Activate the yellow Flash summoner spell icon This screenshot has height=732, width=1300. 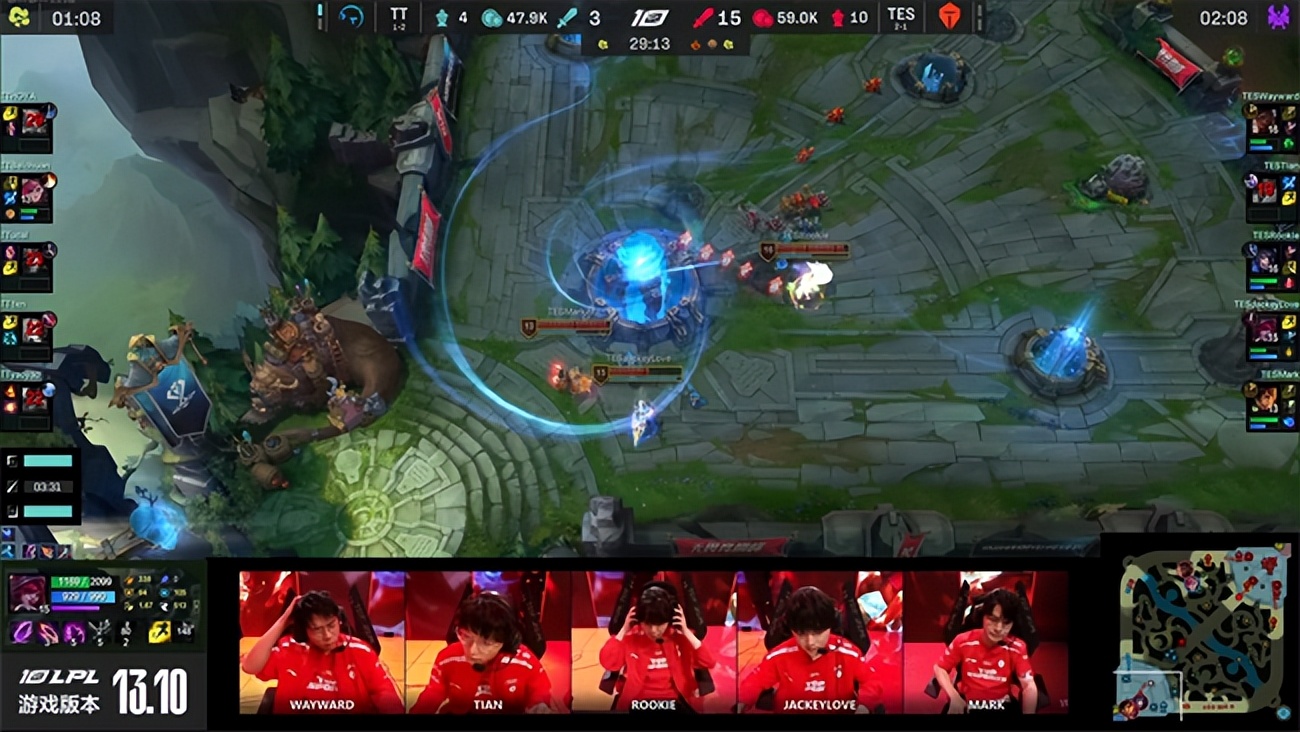click(x=159, y=632)
